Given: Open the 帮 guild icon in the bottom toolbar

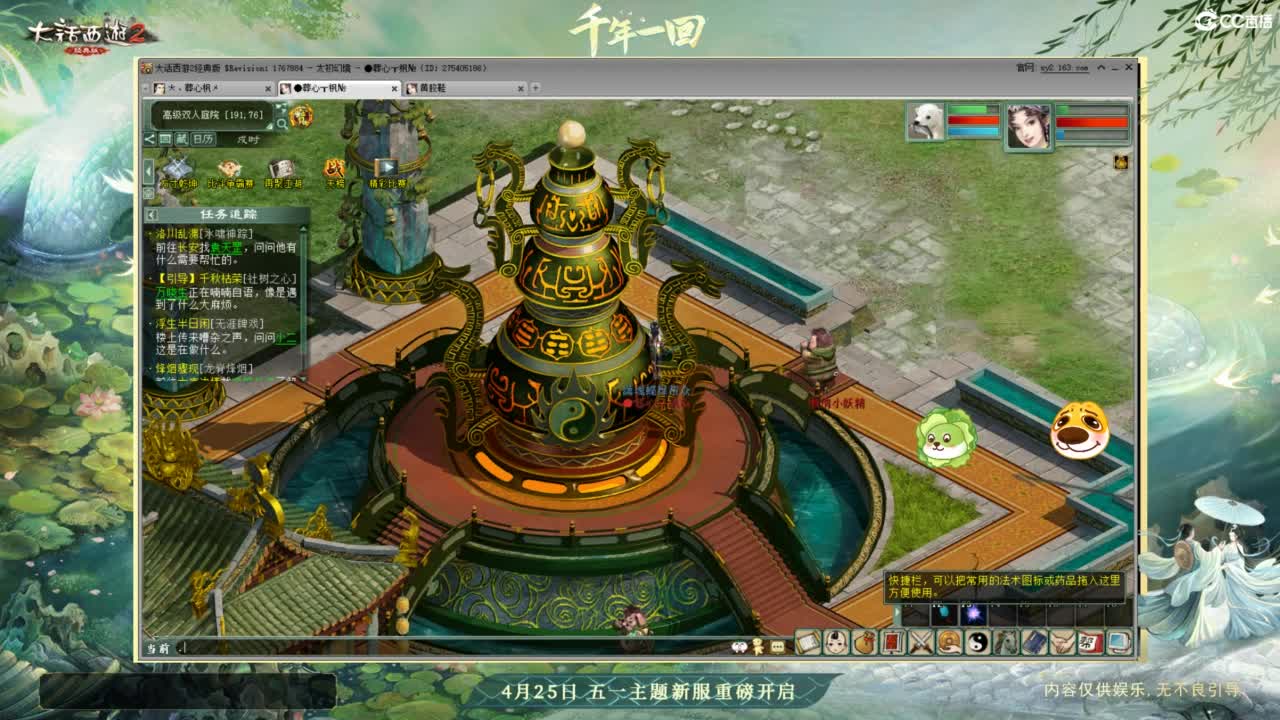Looking at the screenshot, I should click(1088, 643).
